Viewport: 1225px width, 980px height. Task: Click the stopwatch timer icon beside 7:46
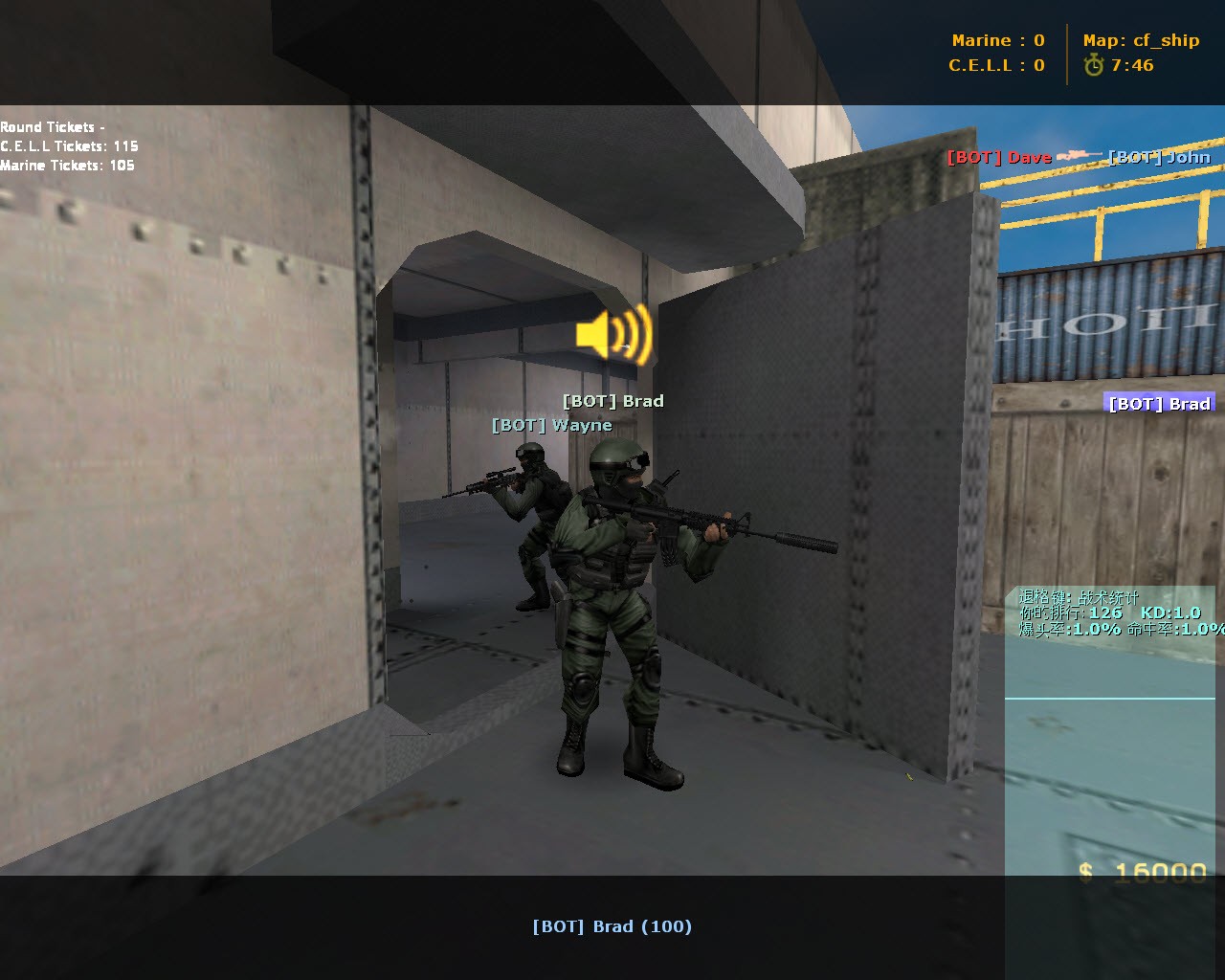point(1093,66)
